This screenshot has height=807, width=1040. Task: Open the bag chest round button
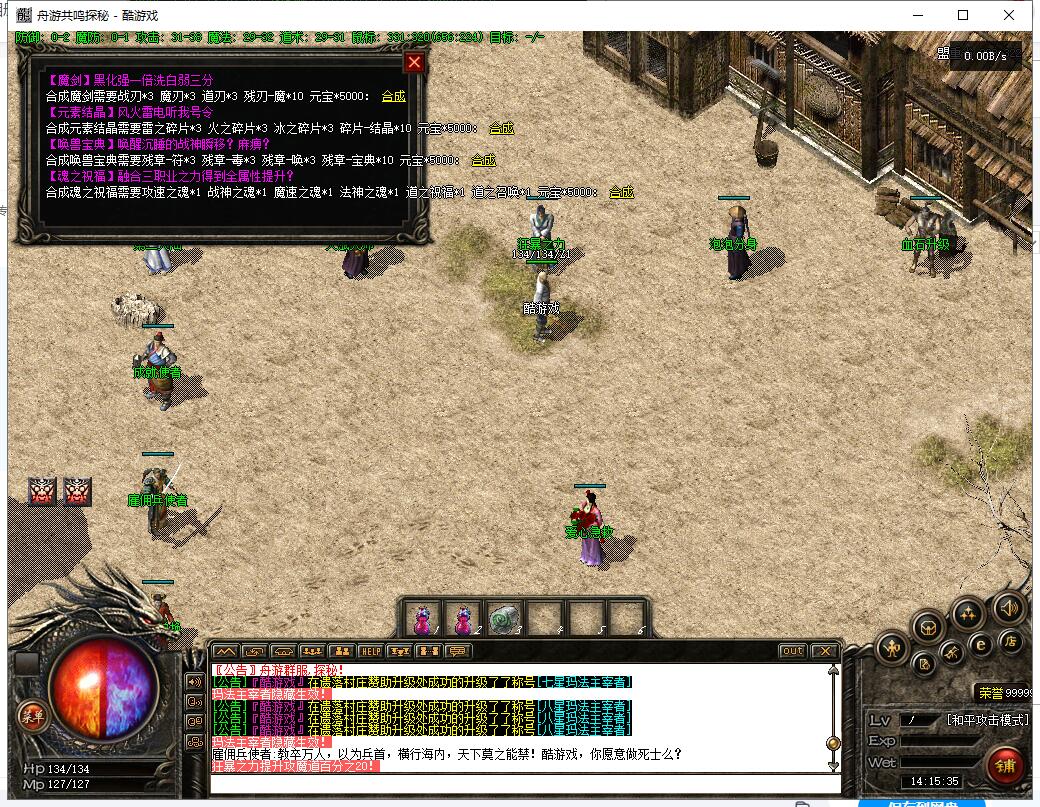point(929,627)
